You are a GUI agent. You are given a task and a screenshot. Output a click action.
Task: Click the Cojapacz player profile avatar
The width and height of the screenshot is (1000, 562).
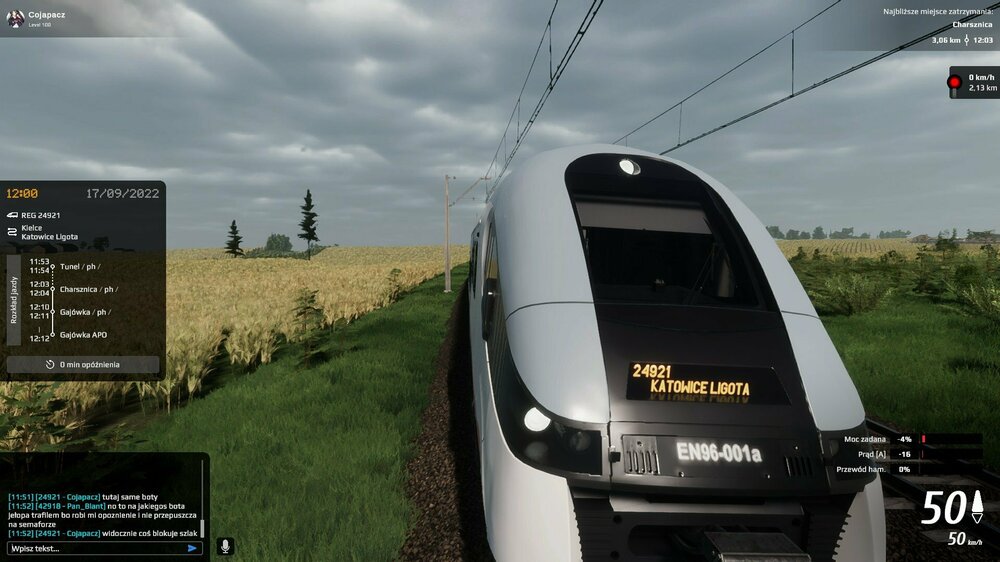click(x=15, y=18)
